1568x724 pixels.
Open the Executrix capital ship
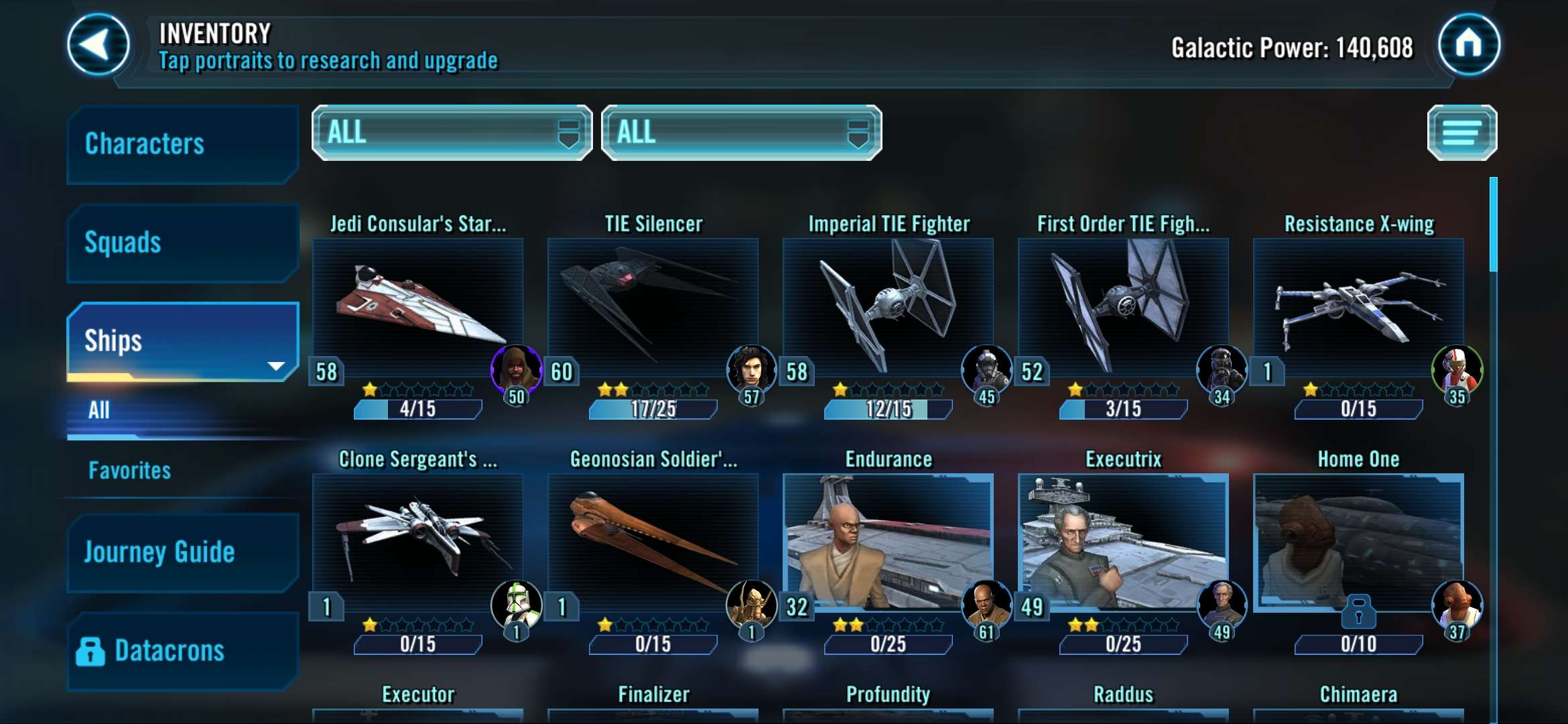(x=1123, y=542)
